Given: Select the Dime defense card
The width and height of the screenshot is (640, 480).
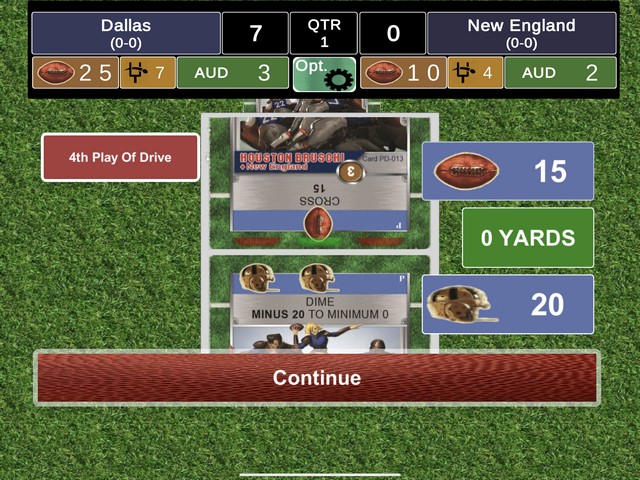Looking at the screenshot, I should pyautogui.click(x=319, y=305).
